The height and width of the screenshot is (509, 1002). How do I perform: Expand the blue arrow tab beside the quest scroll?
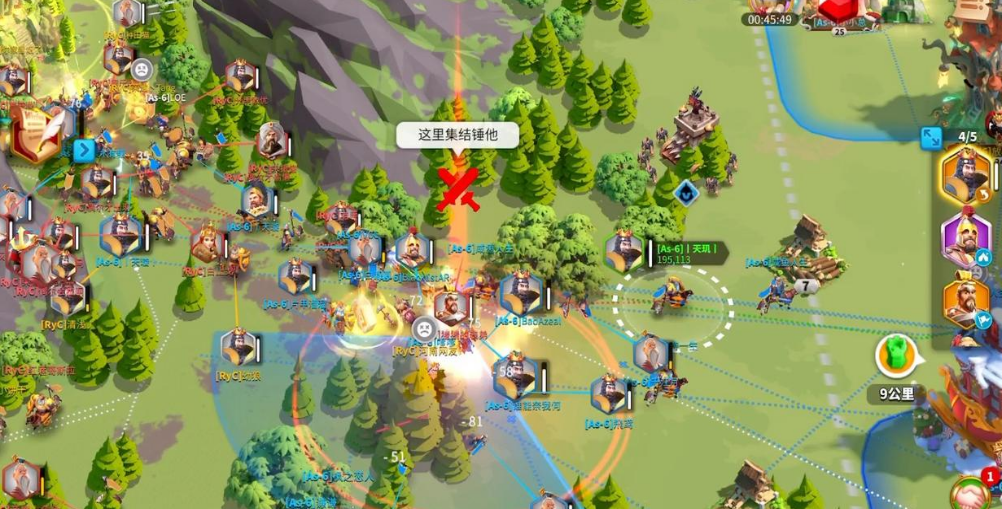pyautogui.click(x=84, y=151)
